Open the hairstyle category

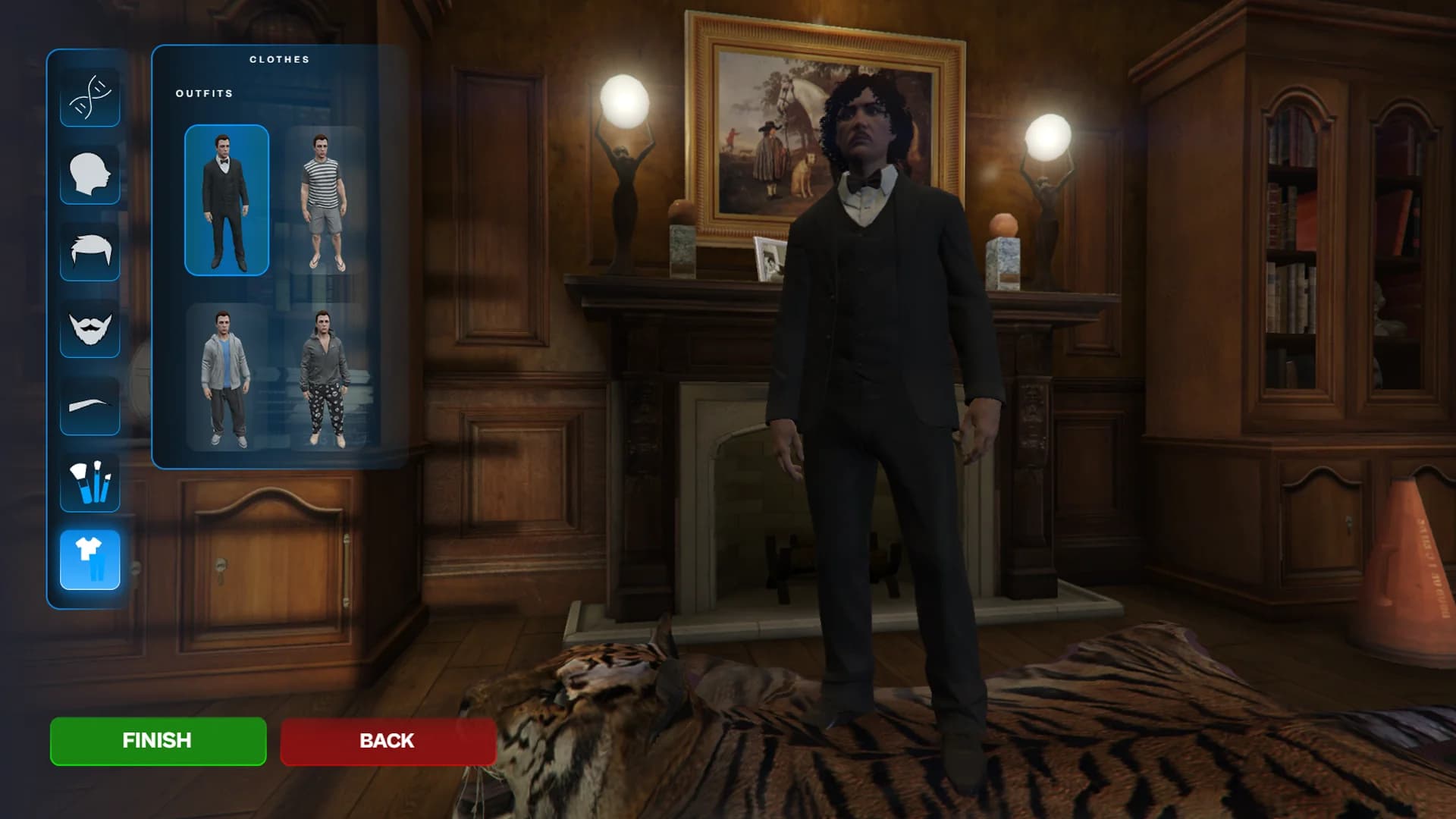90,252
